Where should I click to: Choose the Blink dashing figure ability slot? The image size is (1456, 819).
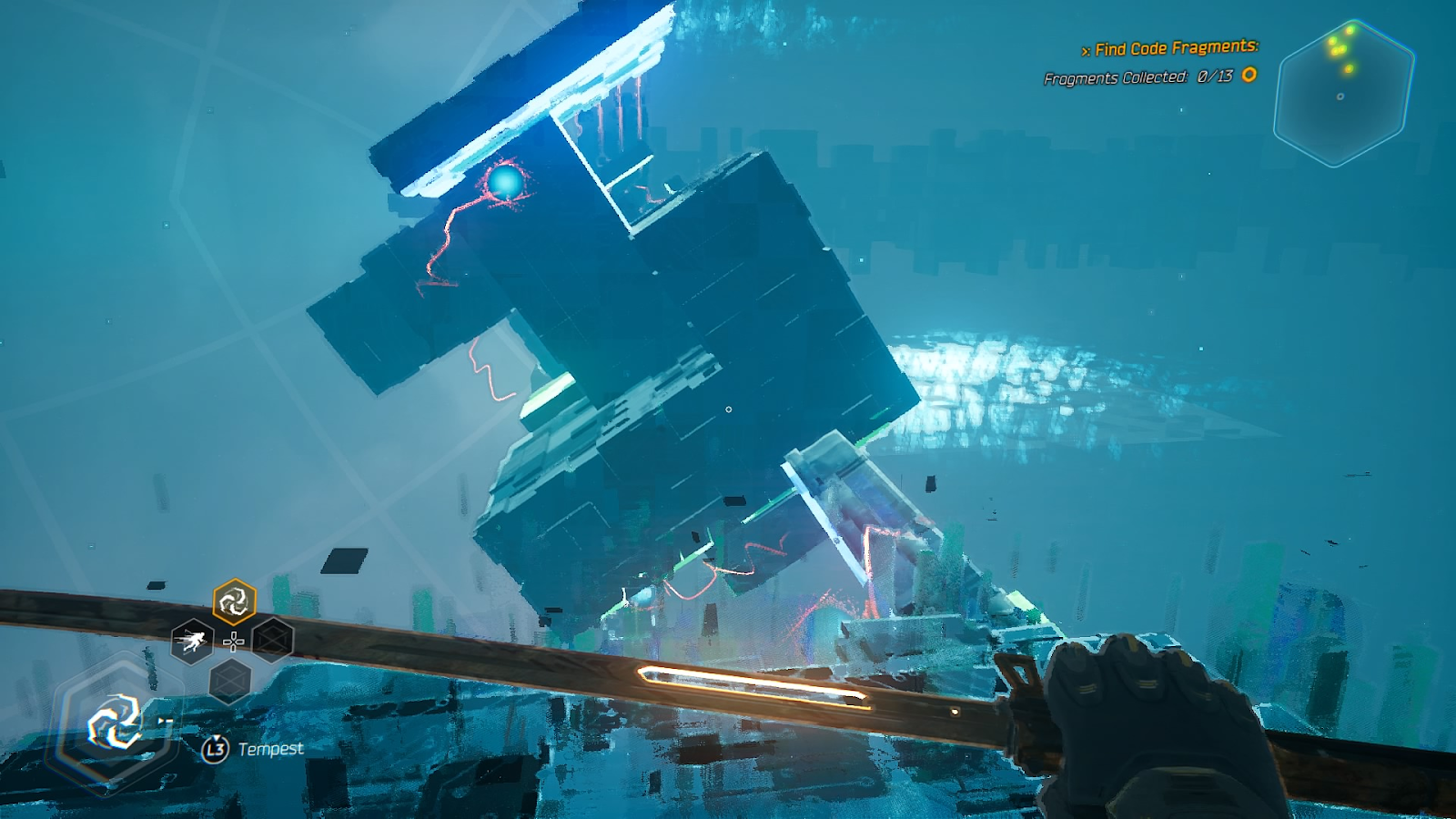click(x=192, y=642)
